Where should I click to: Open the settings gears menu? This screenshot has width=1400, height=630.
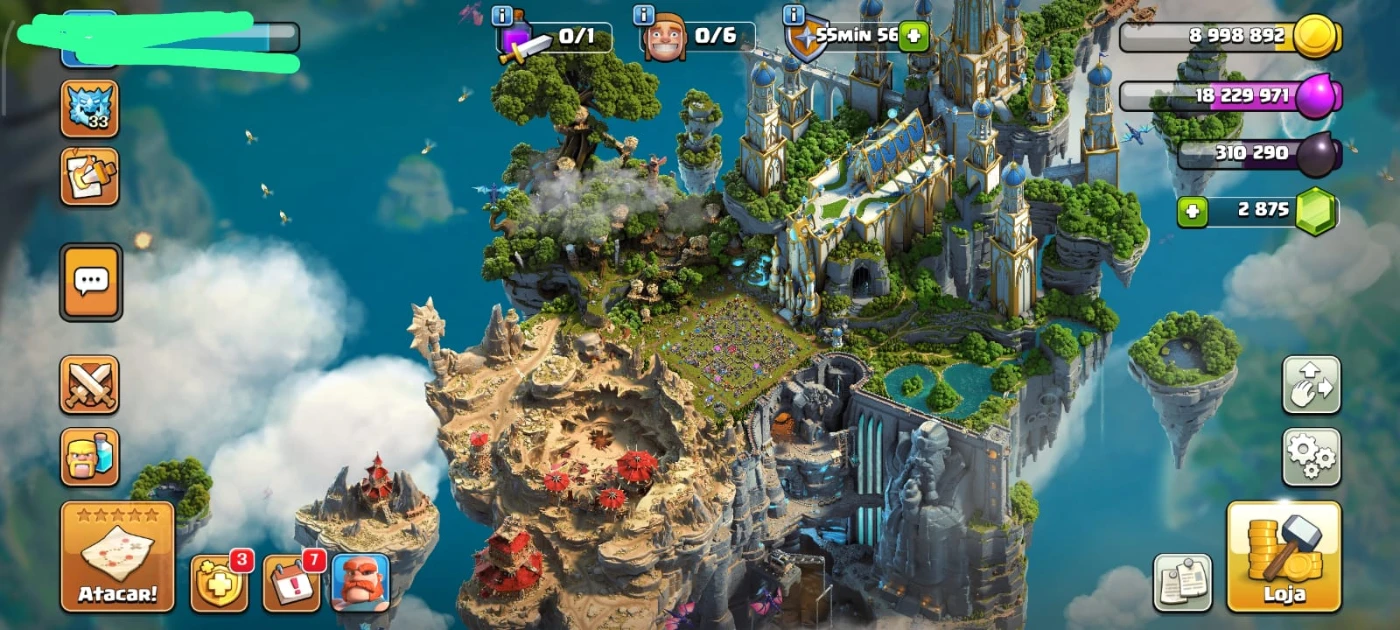1311,457
